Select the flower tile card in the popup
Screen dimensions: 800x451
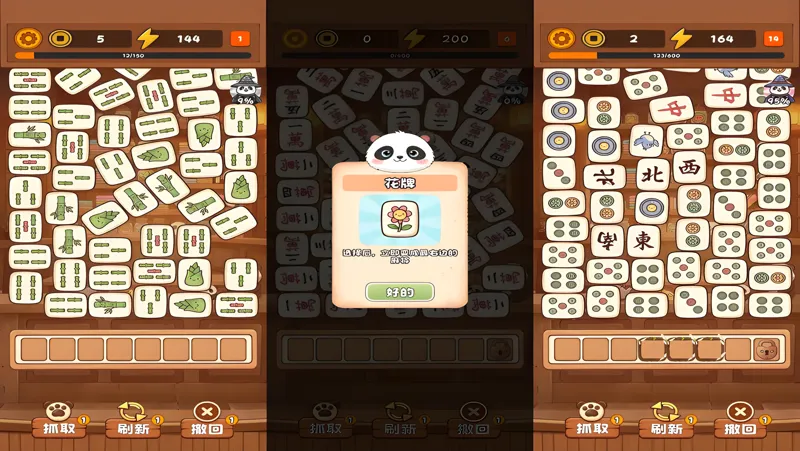click(399, 220)
